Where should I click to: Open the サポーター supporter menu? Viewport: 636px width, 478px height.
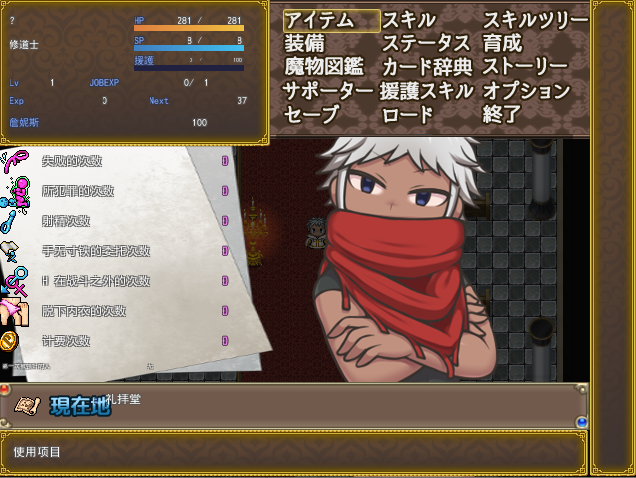click(x=327, y=91)
